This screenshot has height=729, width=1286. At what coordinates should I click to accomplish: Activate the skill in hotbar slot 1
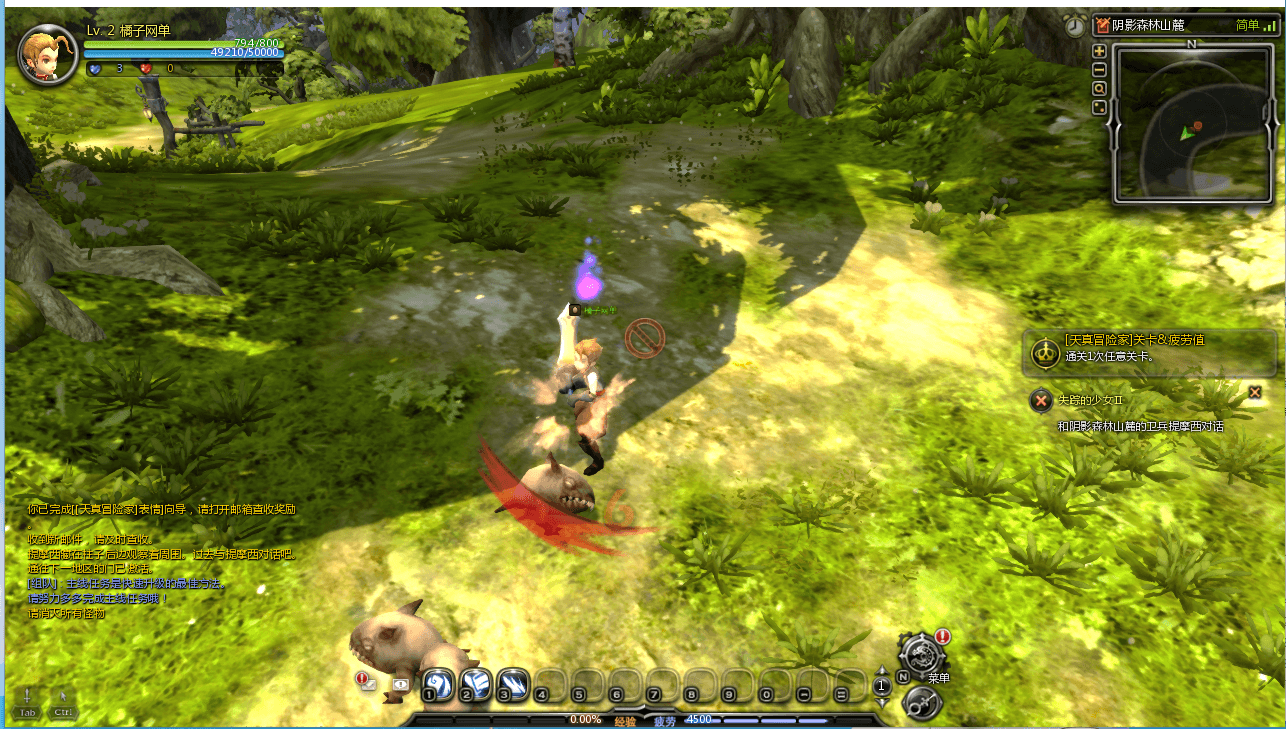tap(437, 684)
